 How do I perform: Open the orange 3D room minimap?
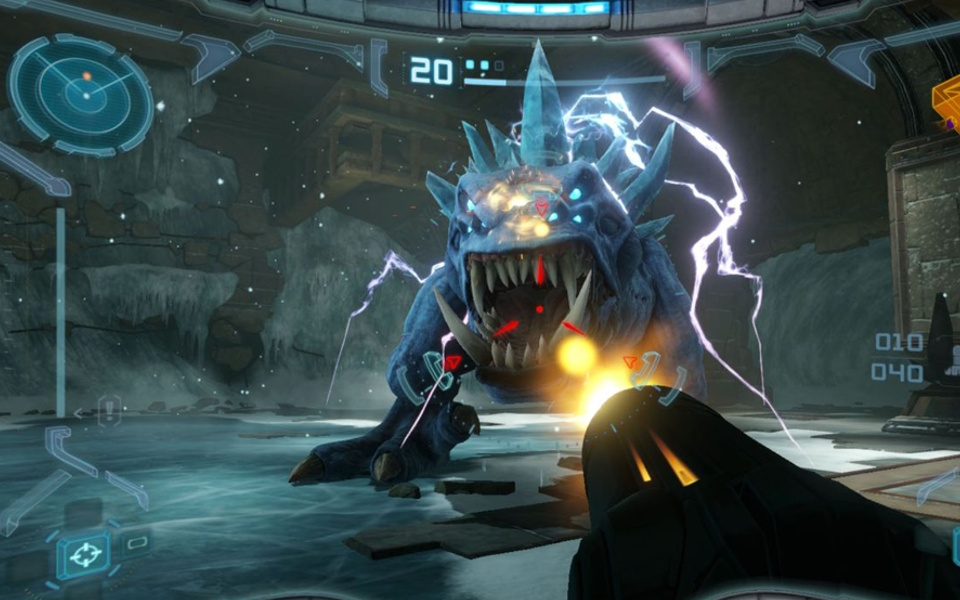pos(946,102)
